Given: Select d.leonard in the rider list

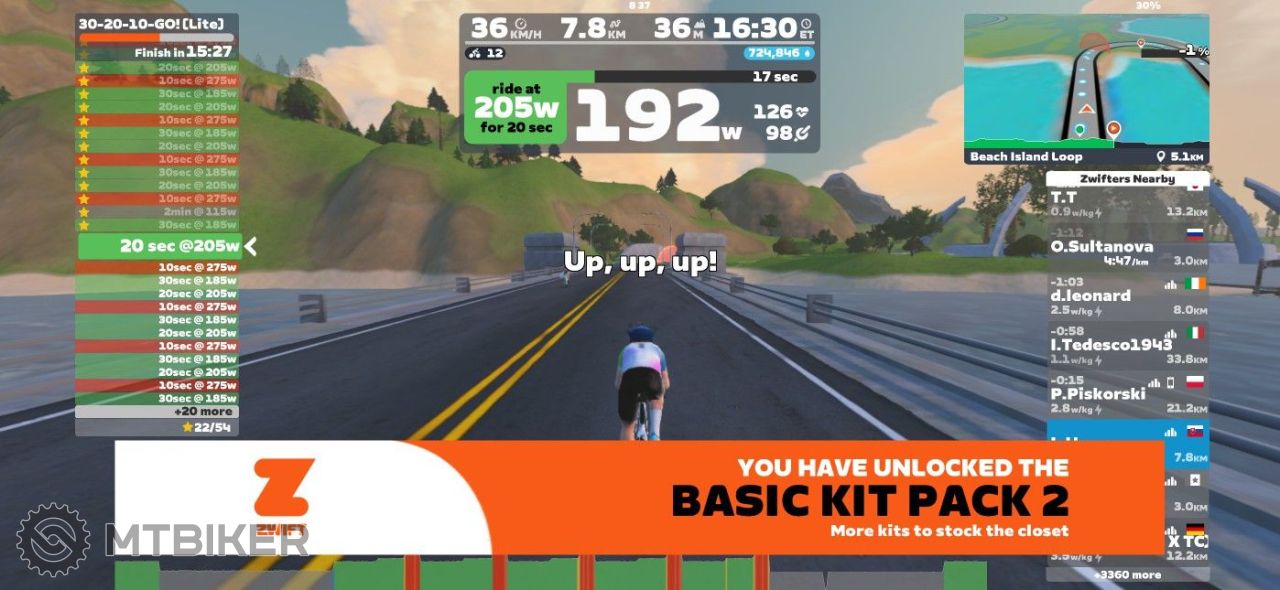Looking at the screenshot, I should 1127,302.
